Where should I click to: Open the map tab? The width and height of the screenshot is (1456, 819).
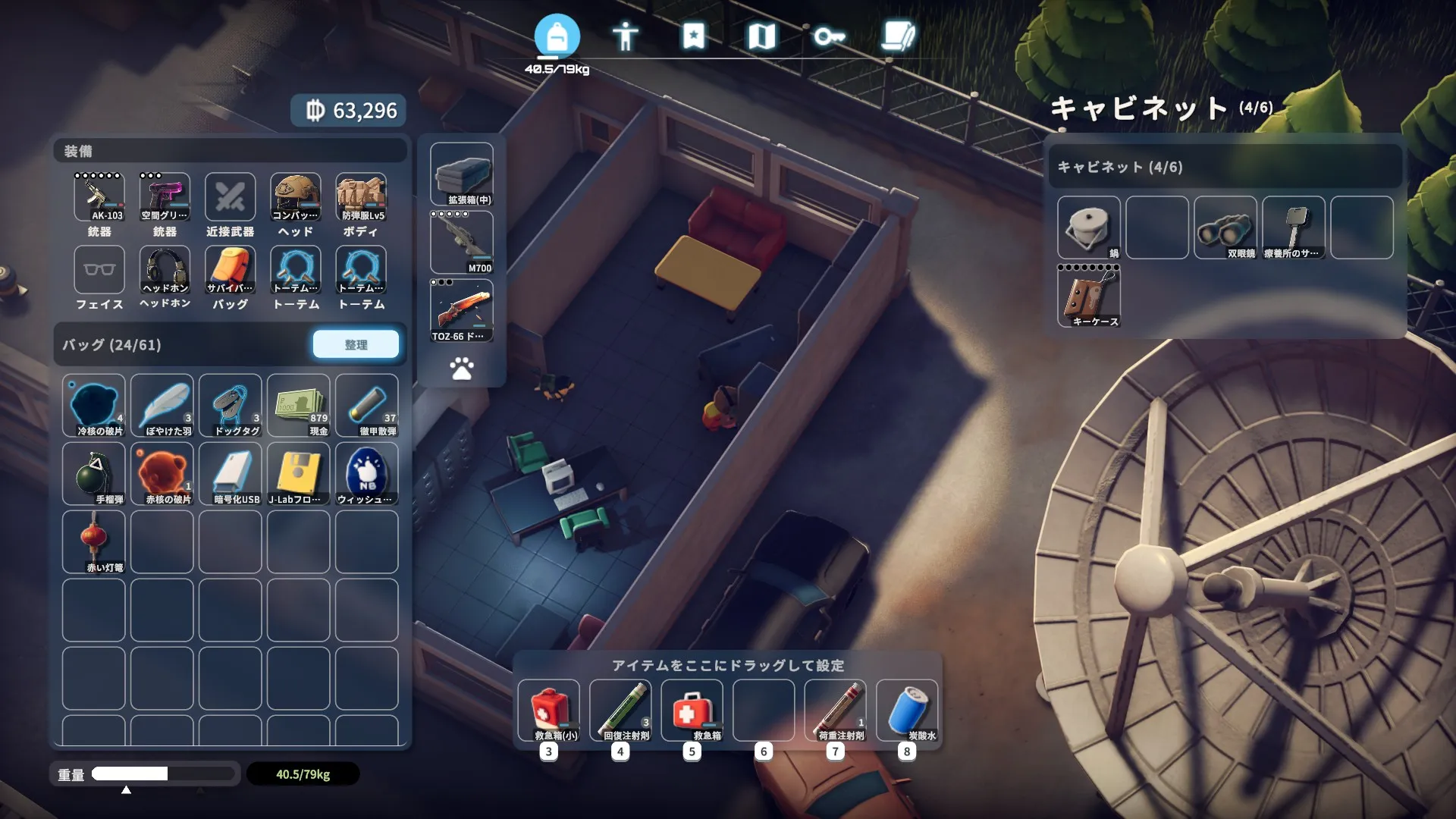[761, 36]
